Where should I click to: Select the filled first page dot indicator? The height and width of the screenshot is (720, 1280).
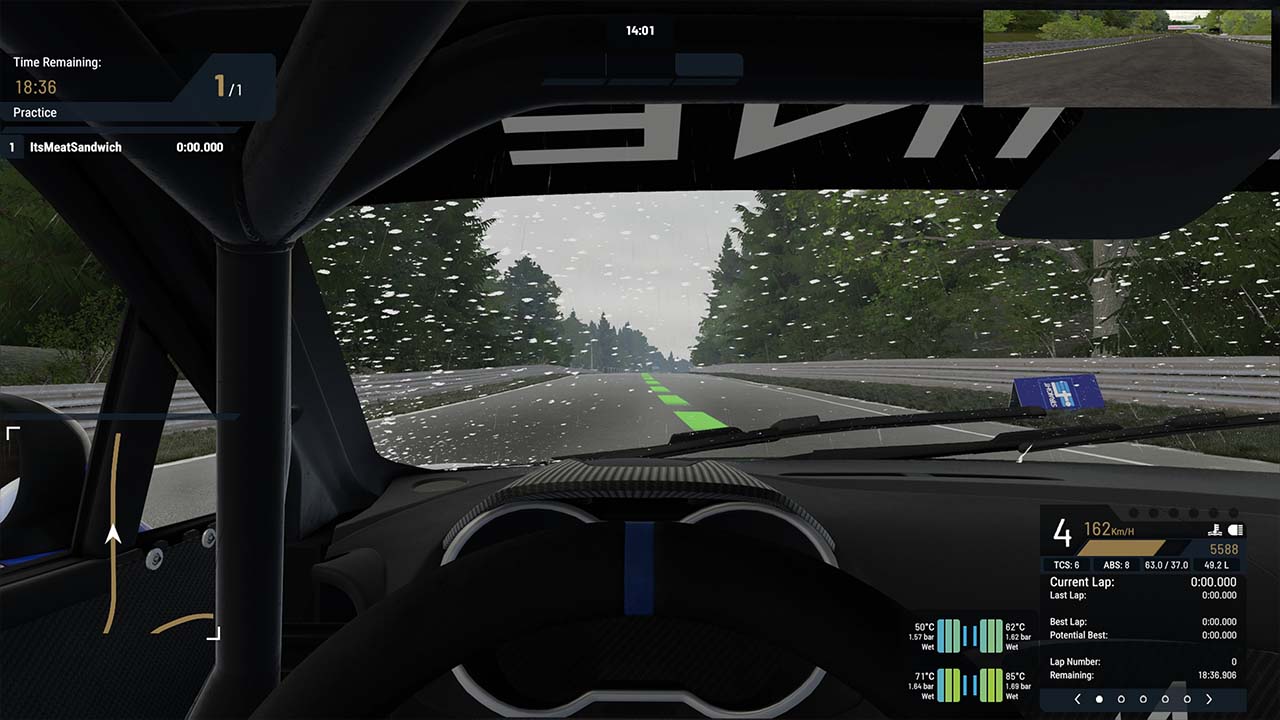click(1099, 699)
